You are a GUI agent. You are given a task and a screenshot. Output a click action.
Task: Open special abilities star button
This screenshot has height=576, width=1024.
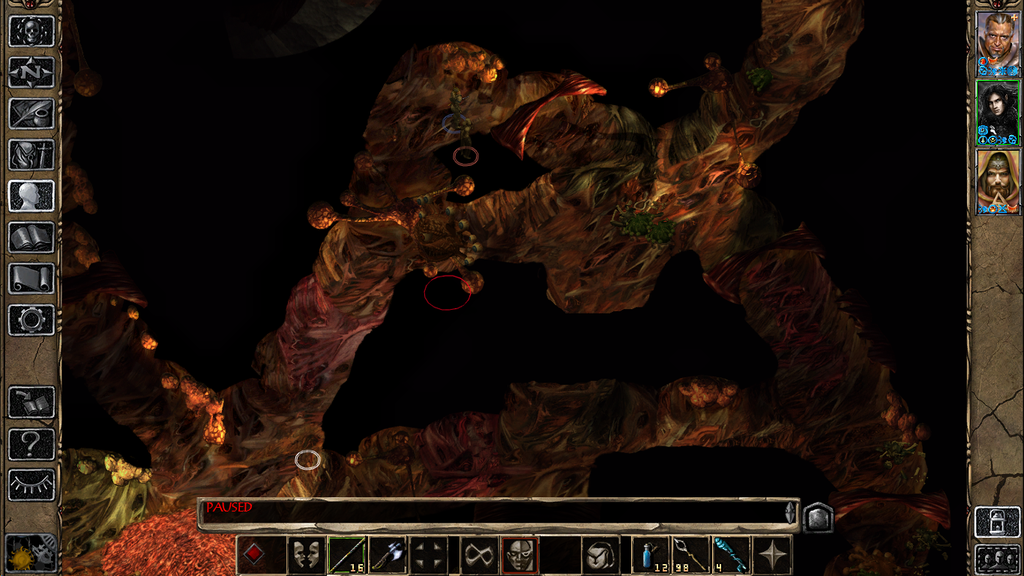click(x=774, y=554)
